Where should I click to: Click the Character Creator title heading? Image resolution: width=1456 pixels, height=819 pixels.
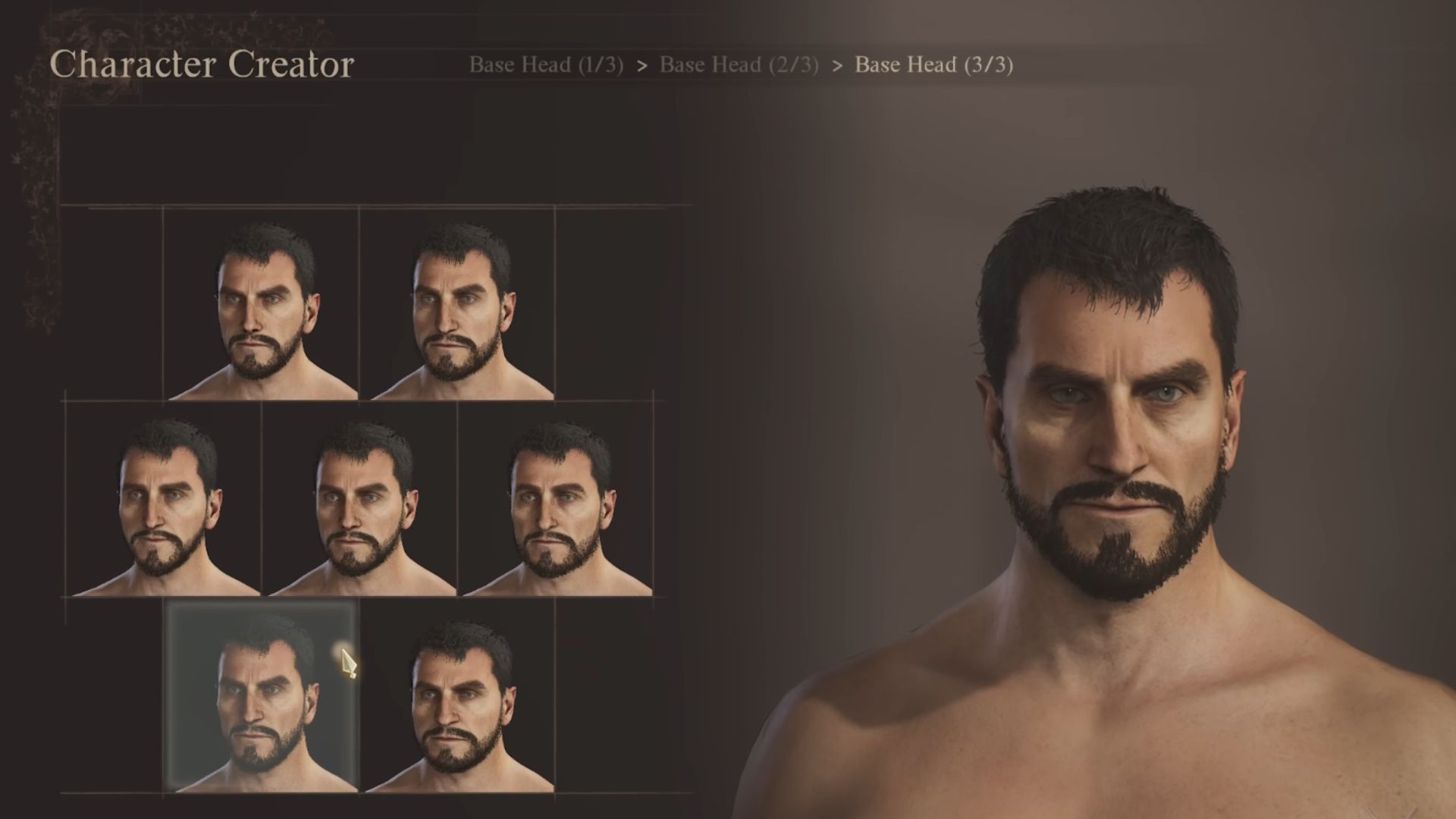pyautogui.click(x=205, y=65)
